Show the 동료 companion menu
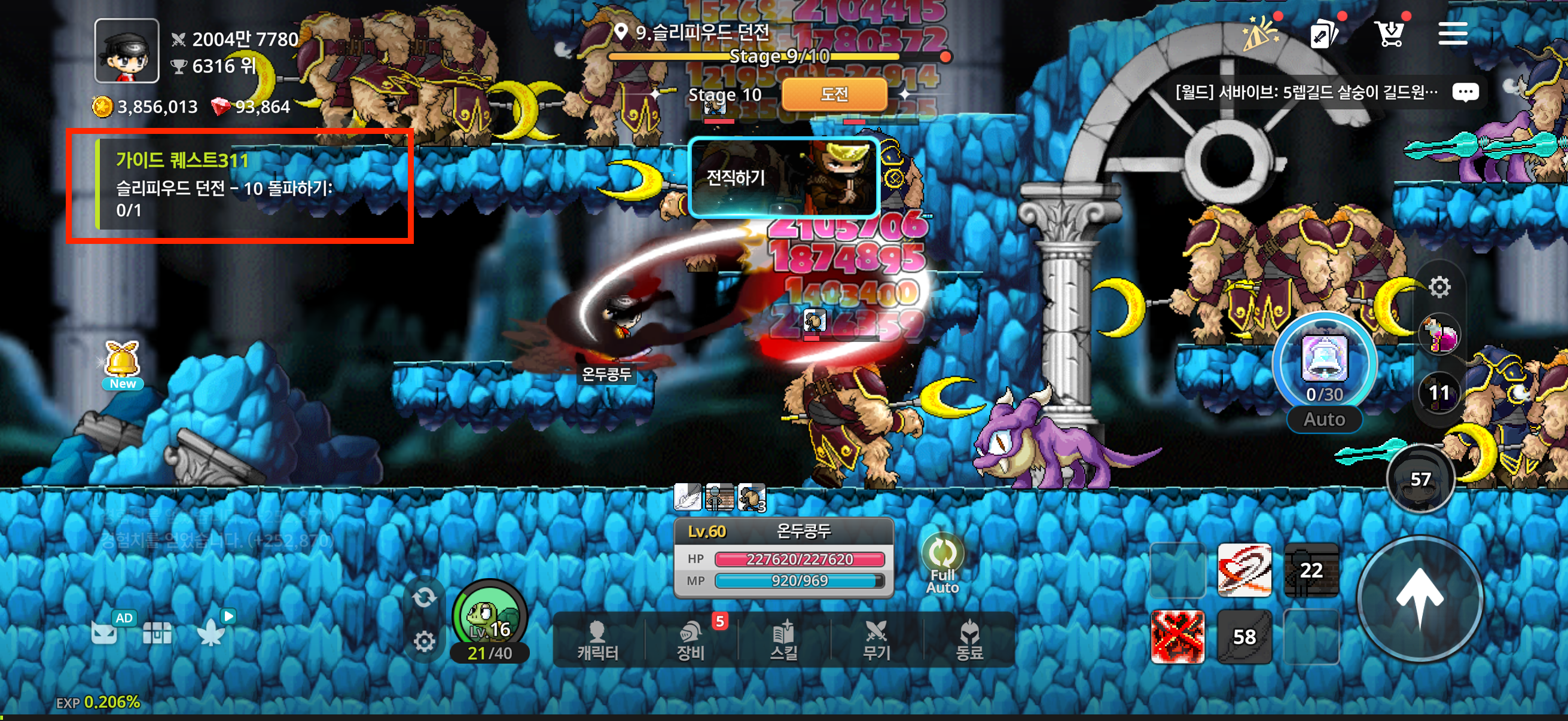 coord(969,641)
